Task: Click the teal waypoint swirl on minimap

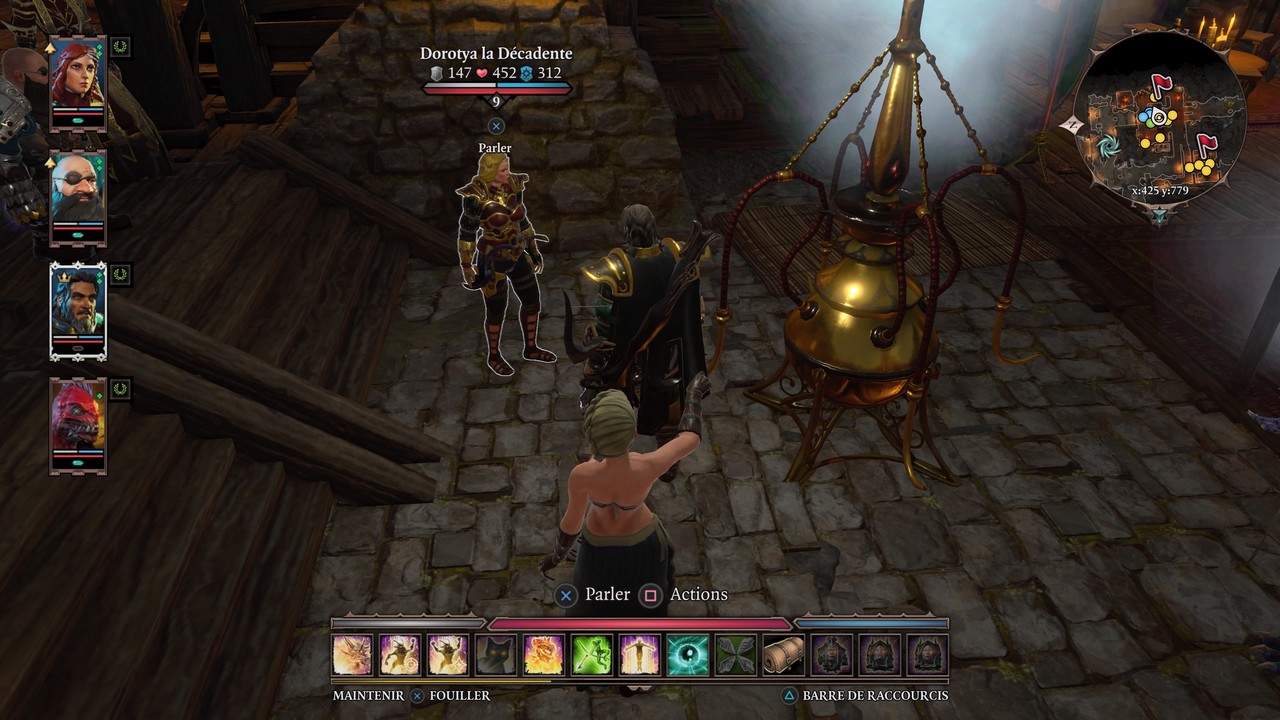Action: click(x=1107, y=147)
